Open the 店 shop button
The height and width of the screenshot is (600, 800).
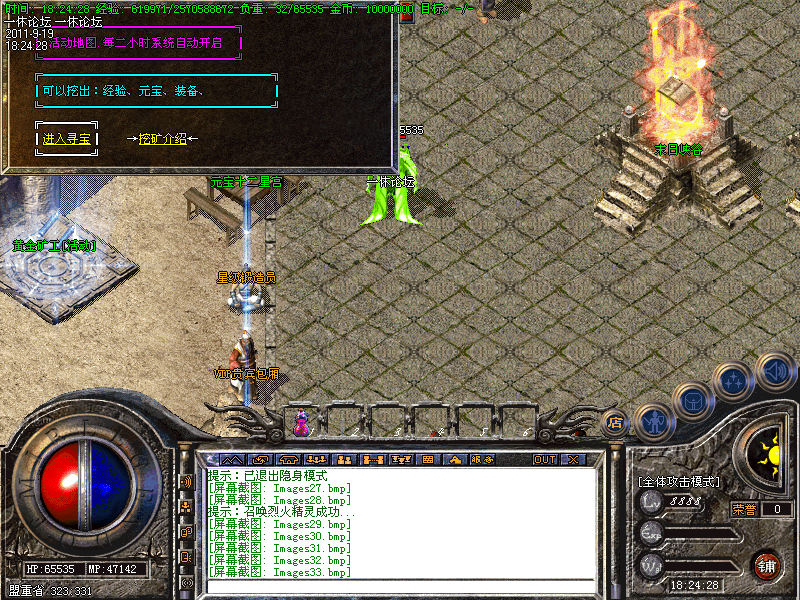615,422
